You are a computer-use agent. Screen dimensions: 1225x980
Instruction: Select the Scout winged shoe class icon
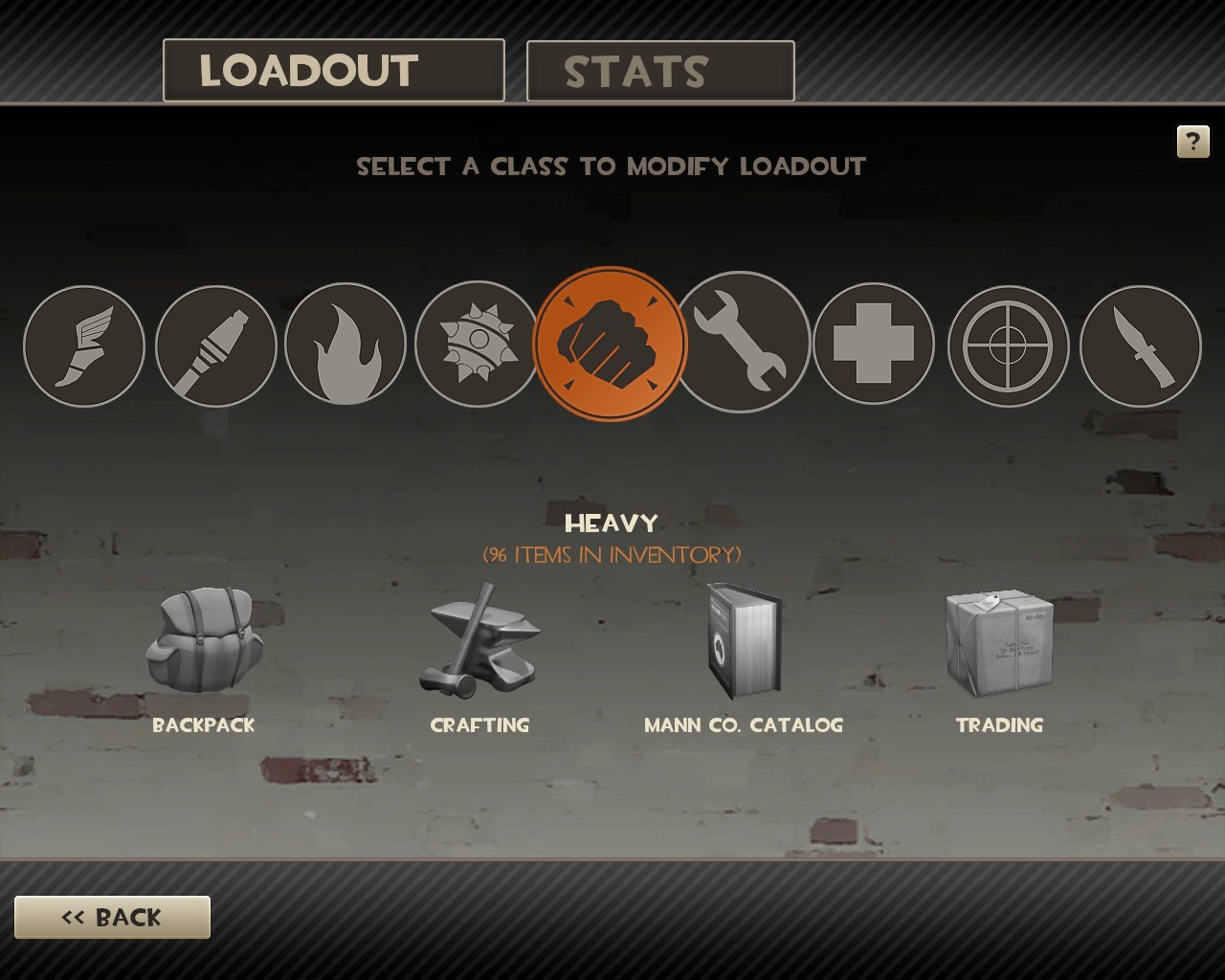tap(84, 346)
